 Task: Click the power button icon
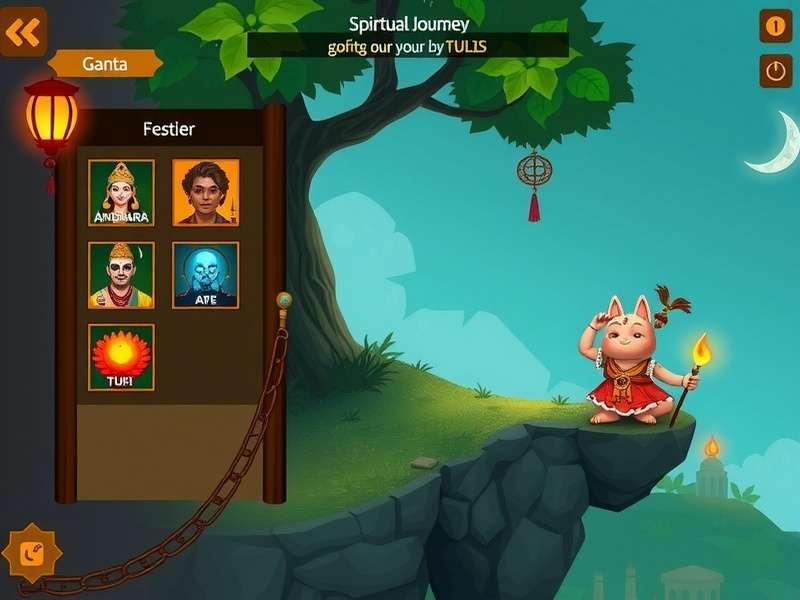click(x=775, y=70)
